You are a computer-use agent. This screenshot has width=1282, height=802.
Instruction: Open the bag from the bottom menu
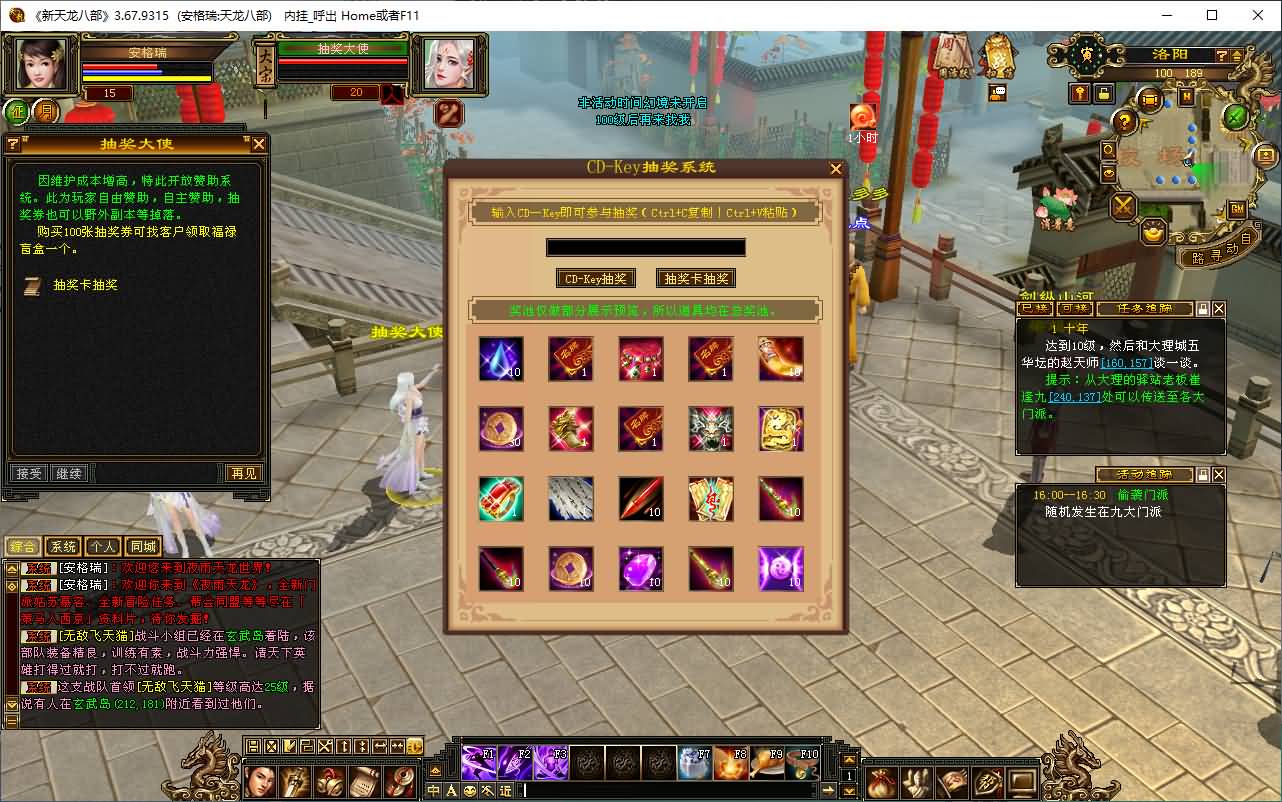(x=882, y=781)
